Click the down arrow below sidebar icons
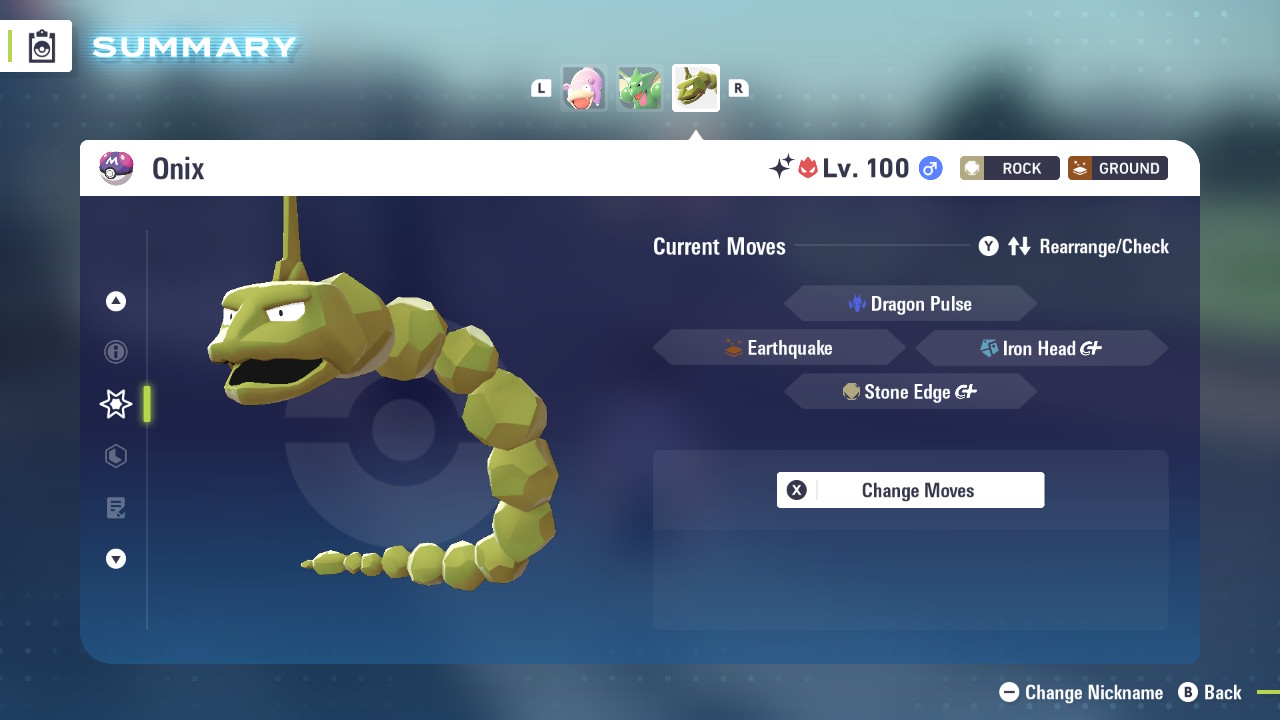 116,559
